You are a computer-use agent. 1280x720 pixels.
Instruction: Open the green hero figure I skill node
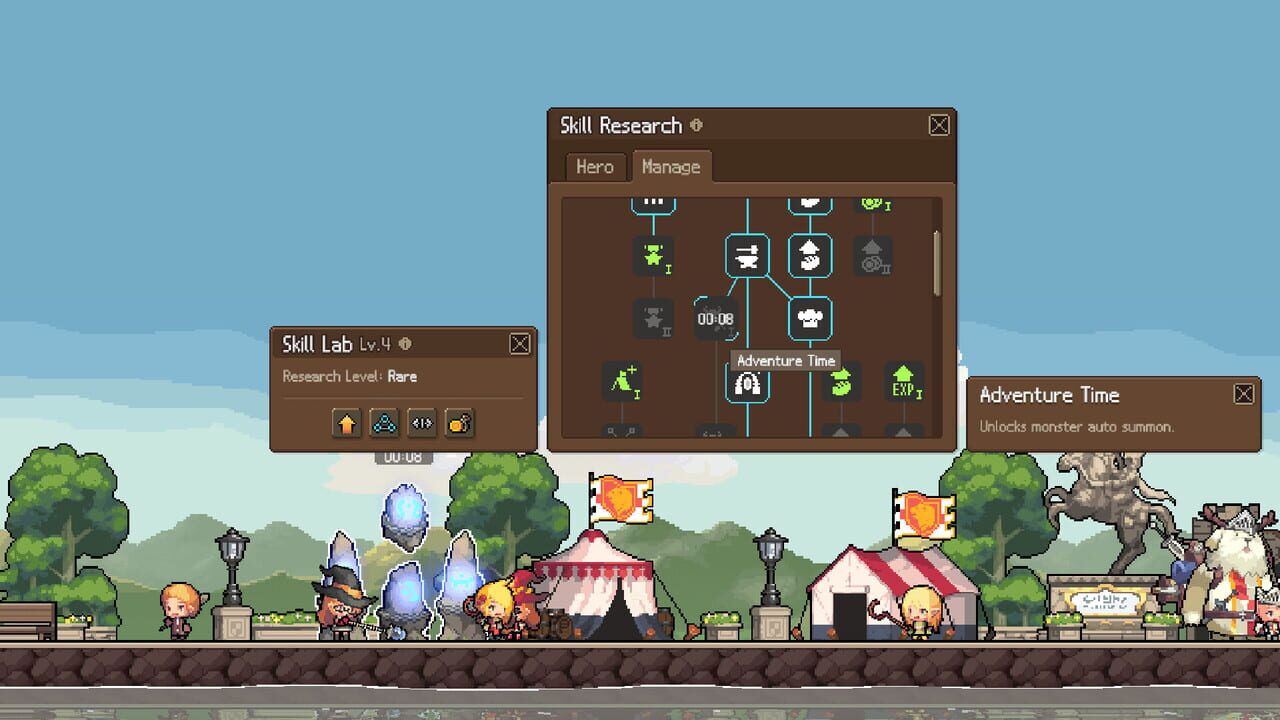click(x=654, y=257)
